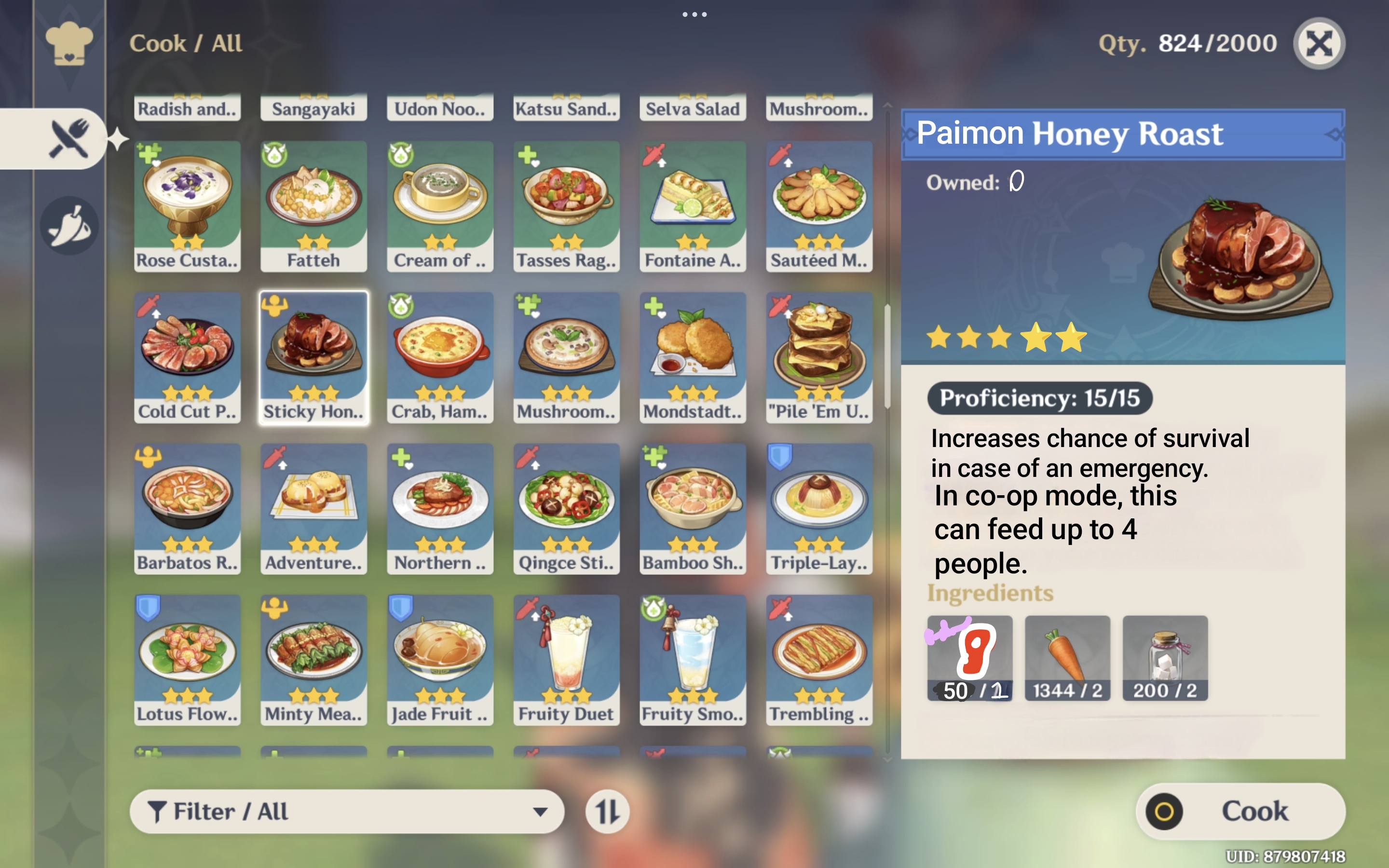Viewport: 1389px width, 868px height.
Task: Open the Lotus Flower Crisp recipe
Action: (x=187, y=660)
